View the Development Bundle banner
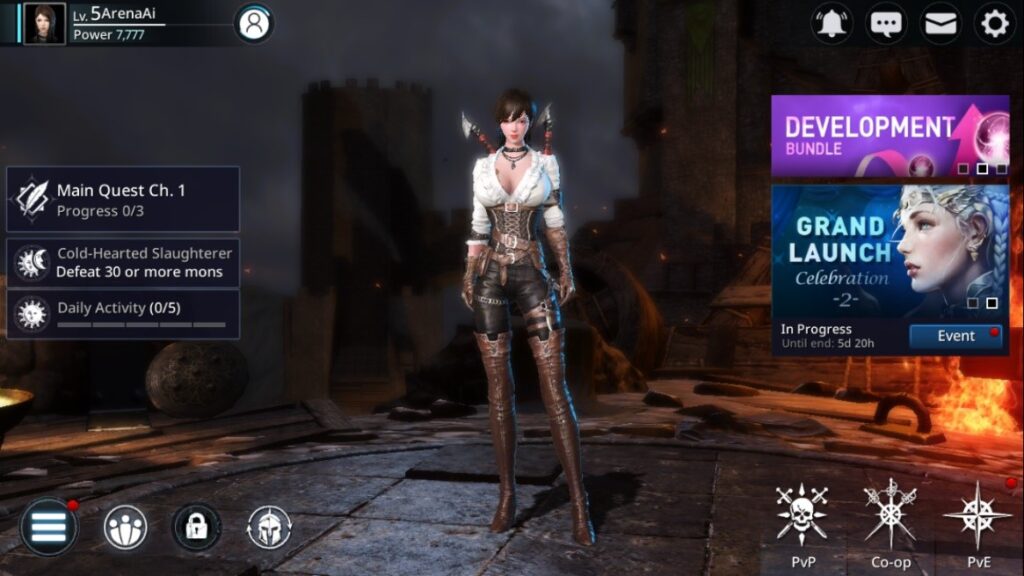The width and height of the screenshot is (1024, 576). point(889,136)
